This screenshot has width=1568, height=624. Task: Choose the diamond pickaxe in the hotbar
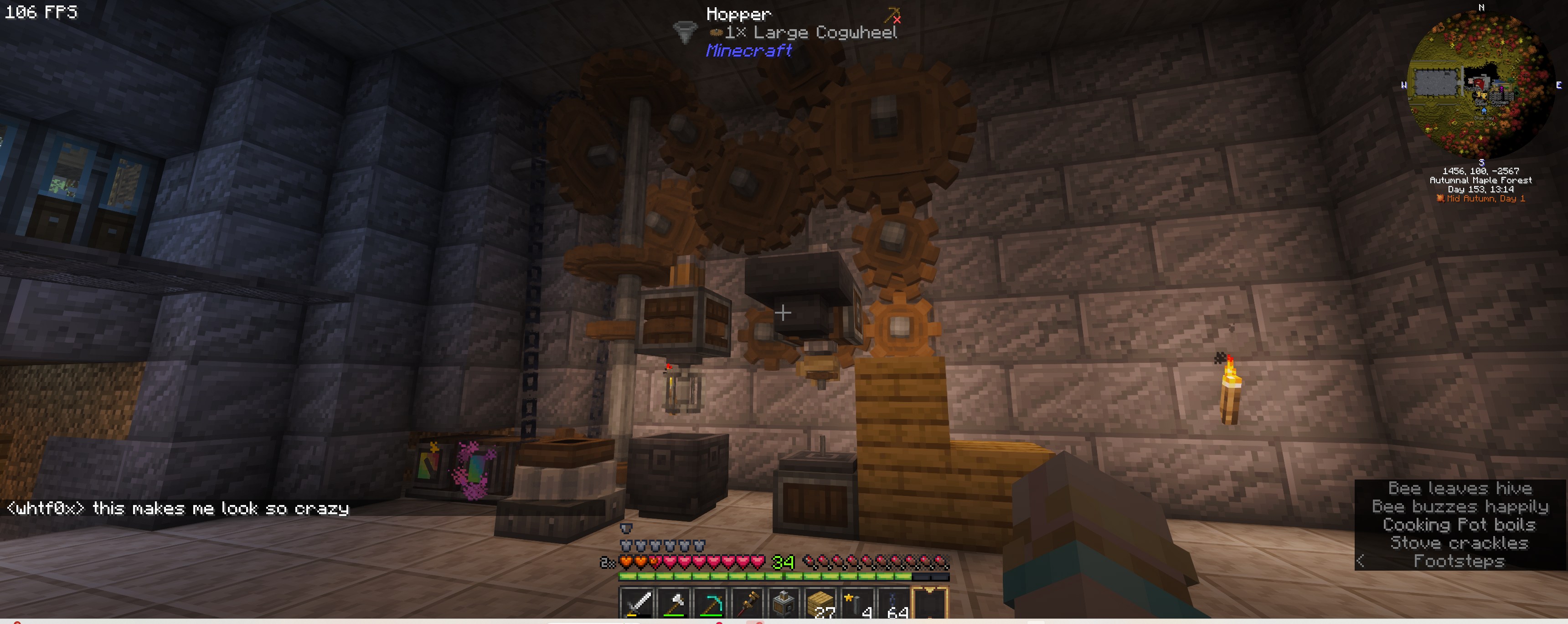pos(710,604)
